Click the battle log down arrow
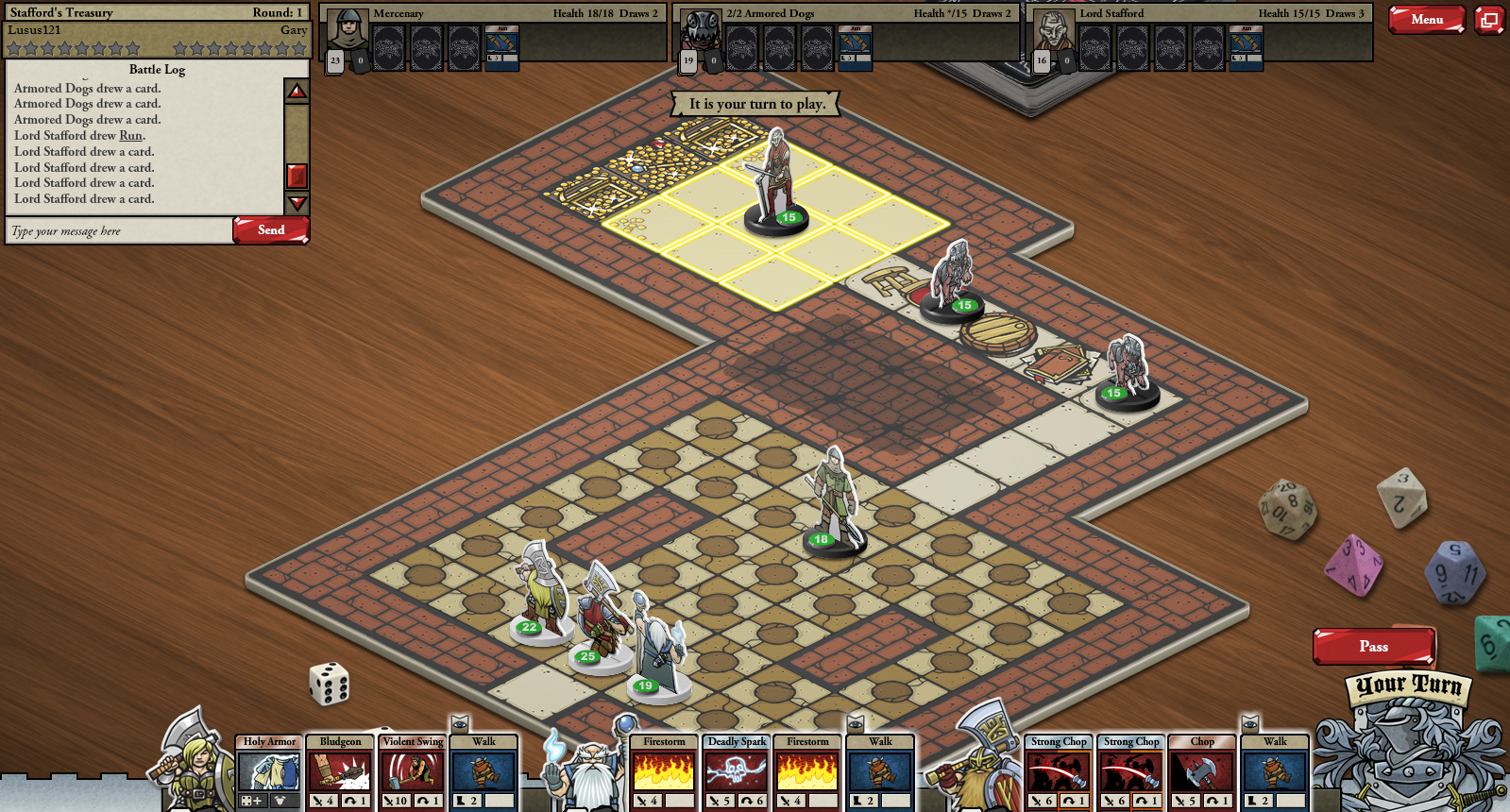The image size is (1510, 812). (x=297, y=203)
